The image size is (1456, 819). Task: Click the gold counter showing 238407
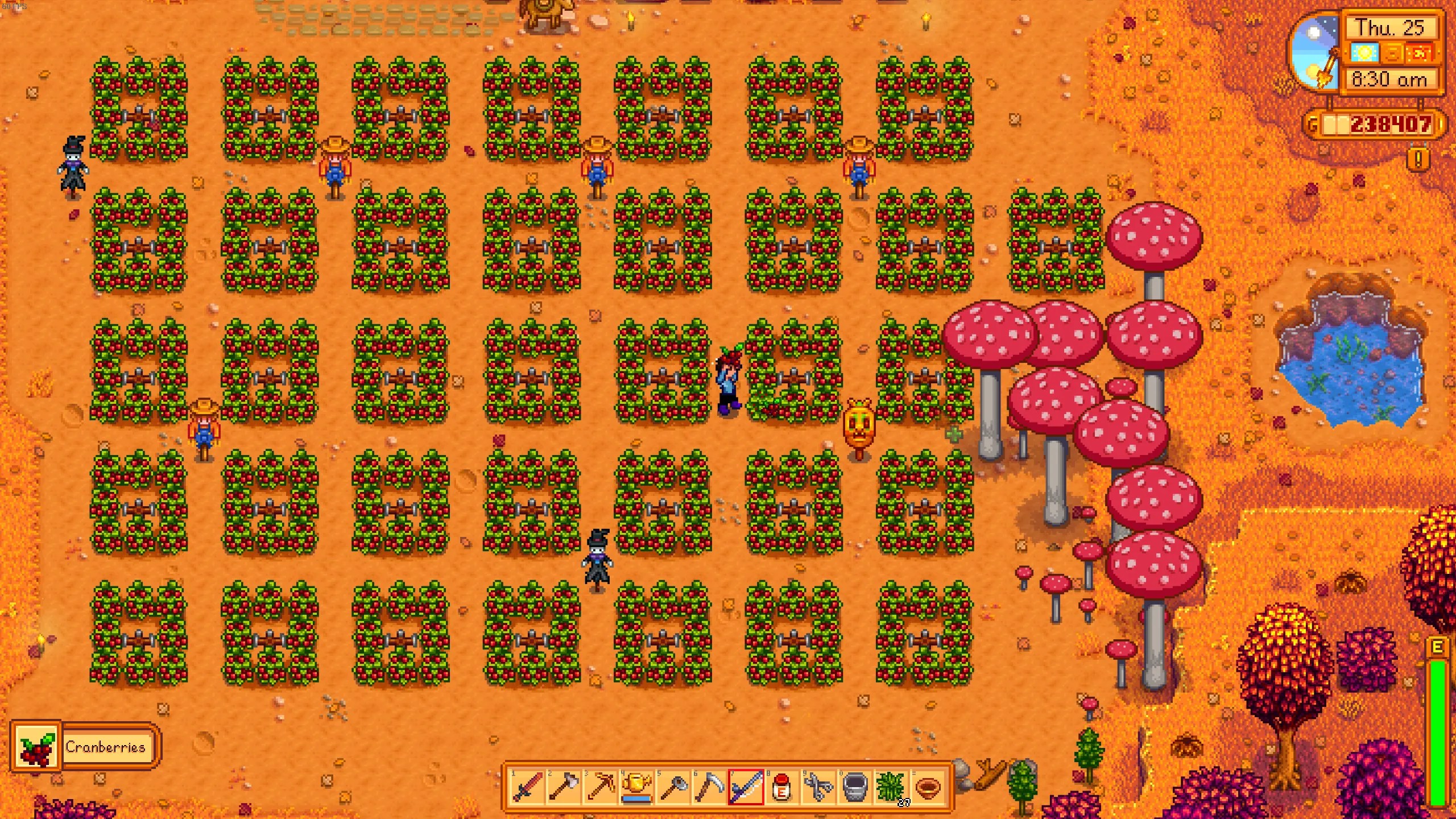click(1390, 124)
